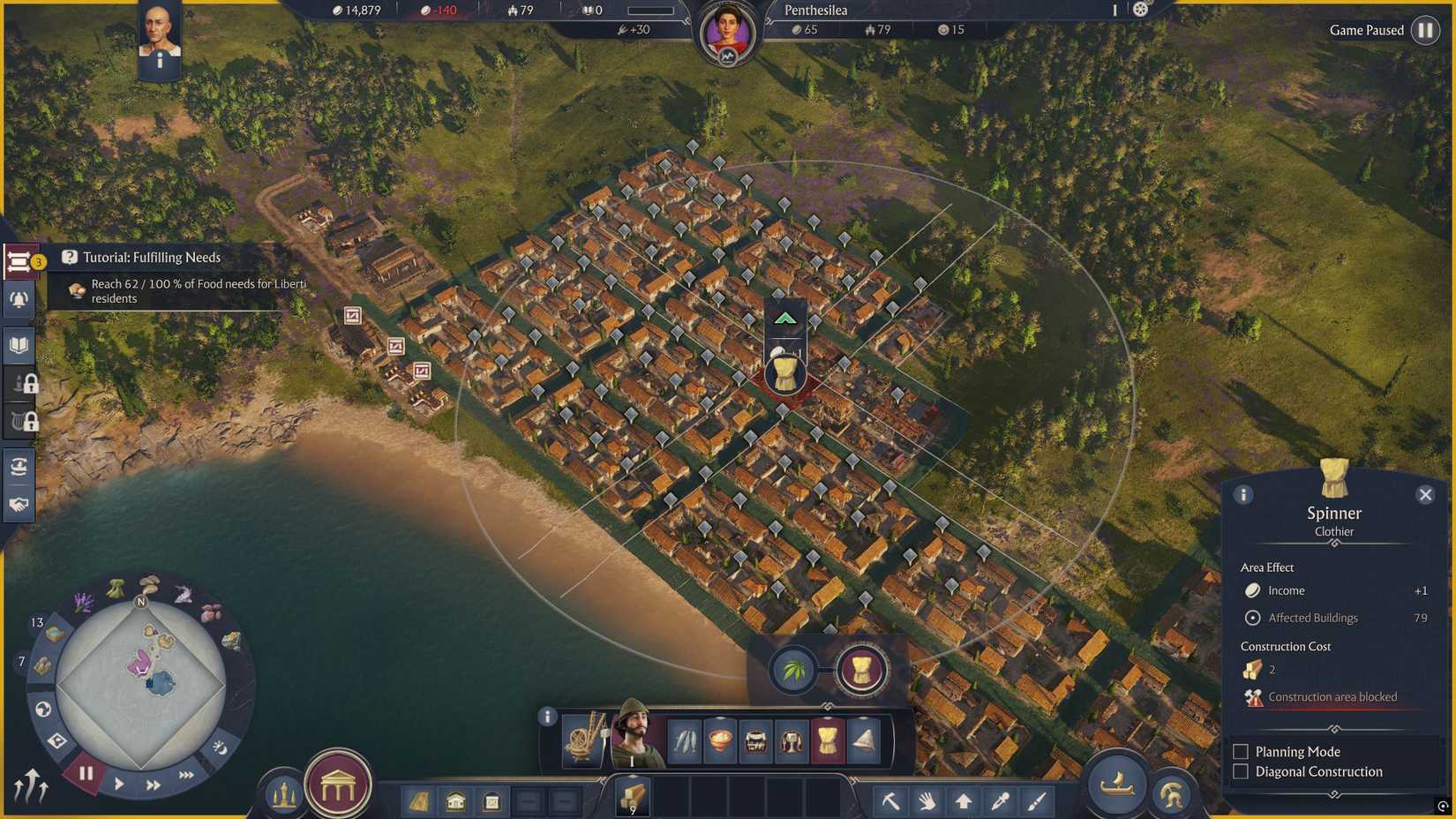Enable Diagonal Construction in the Spinner panel

pos(1241,771)
